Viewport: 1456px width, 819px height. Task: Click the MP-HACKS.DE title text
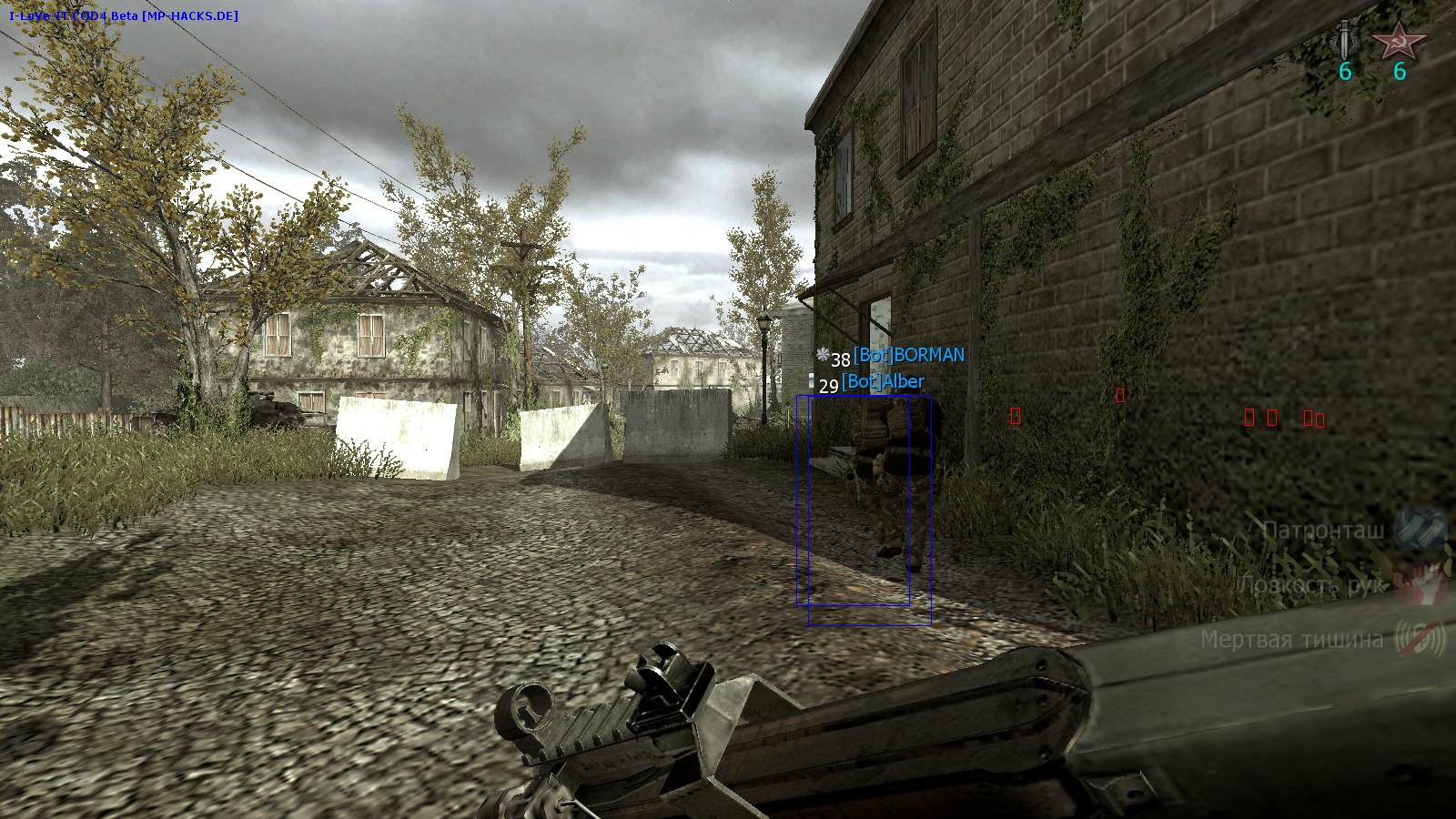pos(191,14)
